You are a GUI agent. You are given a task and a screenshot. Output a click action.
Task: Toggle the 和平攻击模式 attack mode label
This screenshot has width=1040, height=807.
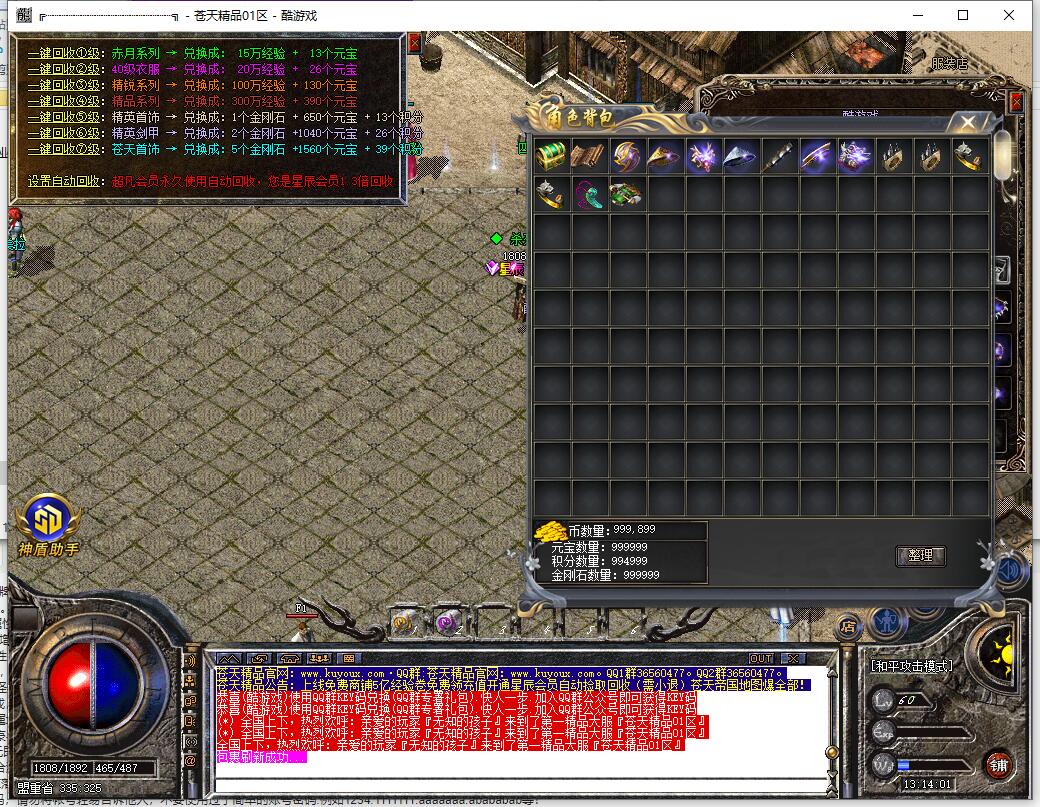[911, 666]
